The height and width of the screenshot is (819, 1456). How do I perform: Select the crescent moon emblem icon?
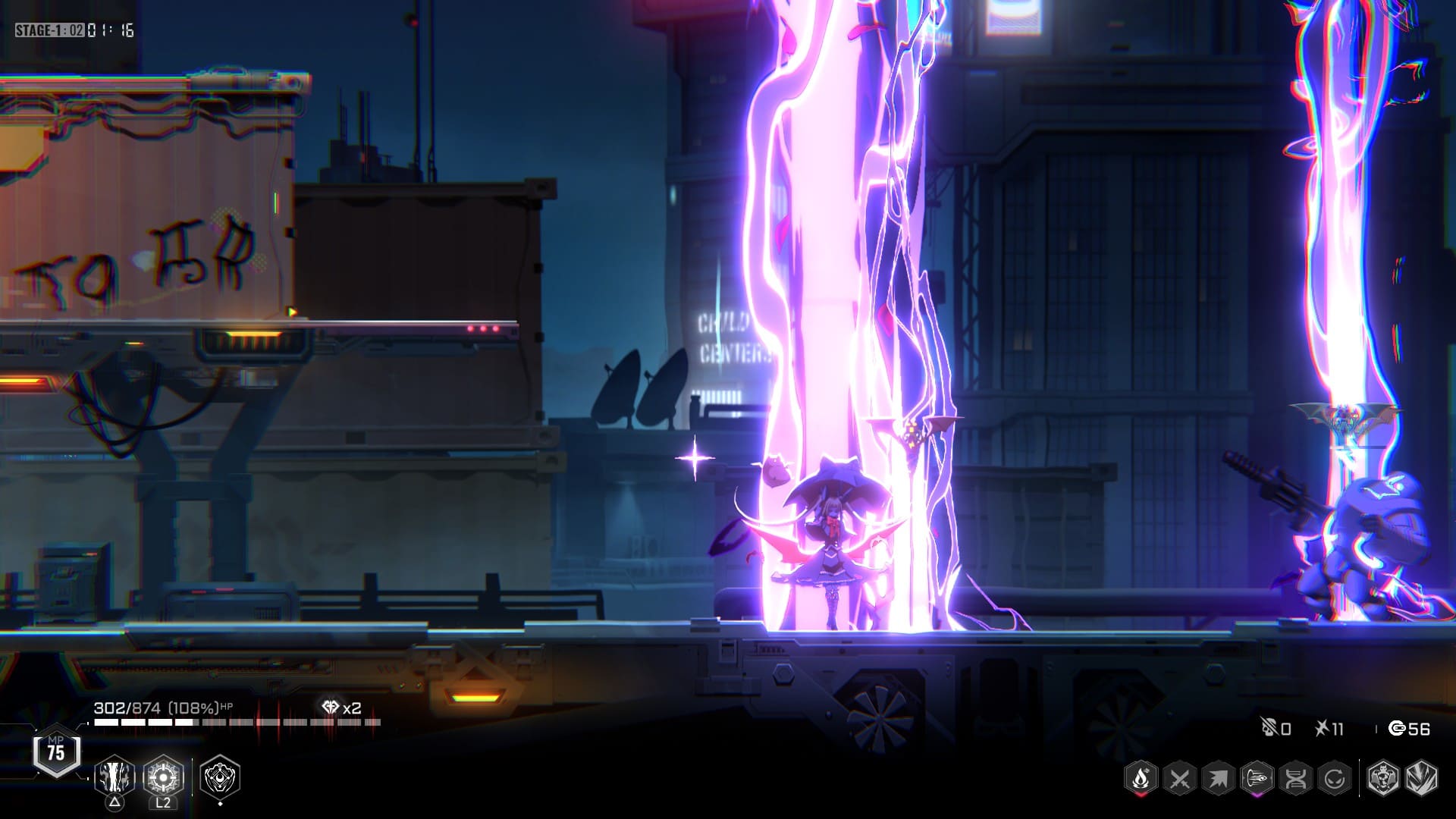click(x=220, y=777)
